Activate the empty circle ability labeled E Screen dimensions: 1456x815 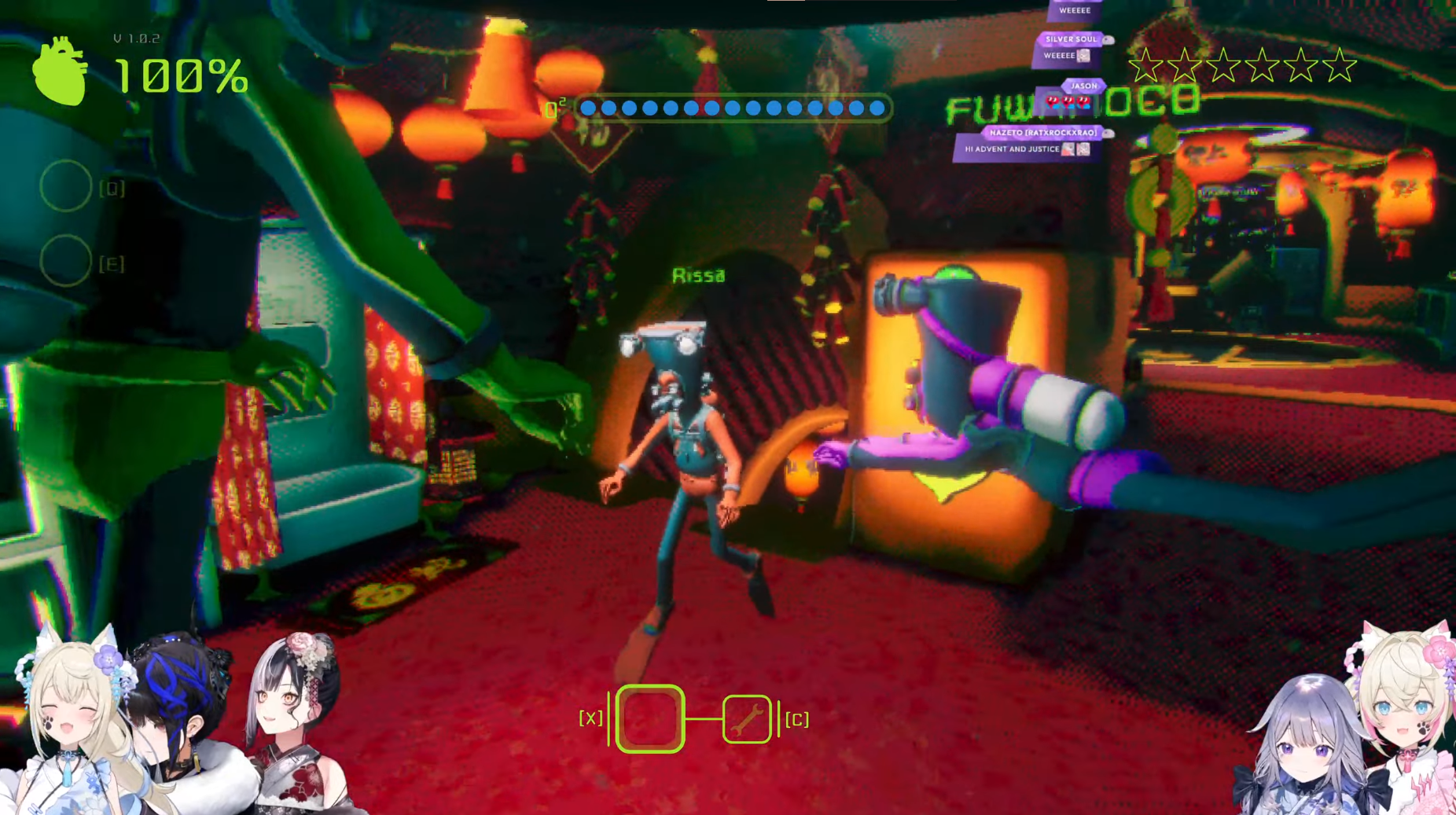(65, 261)
